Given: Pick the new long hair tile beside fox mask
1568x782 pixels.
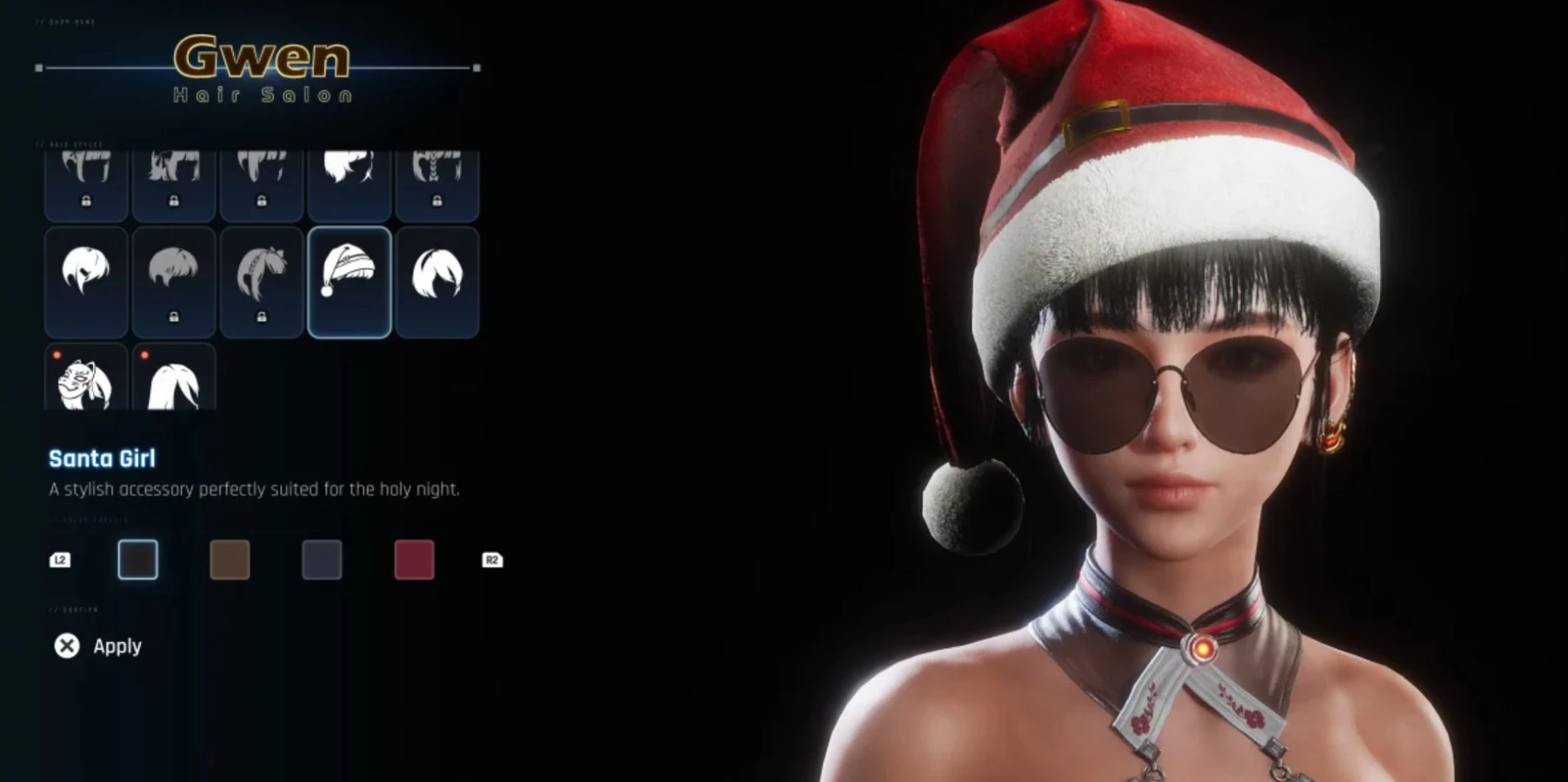Looking at the screenshot, I should [x=174, y=378].
